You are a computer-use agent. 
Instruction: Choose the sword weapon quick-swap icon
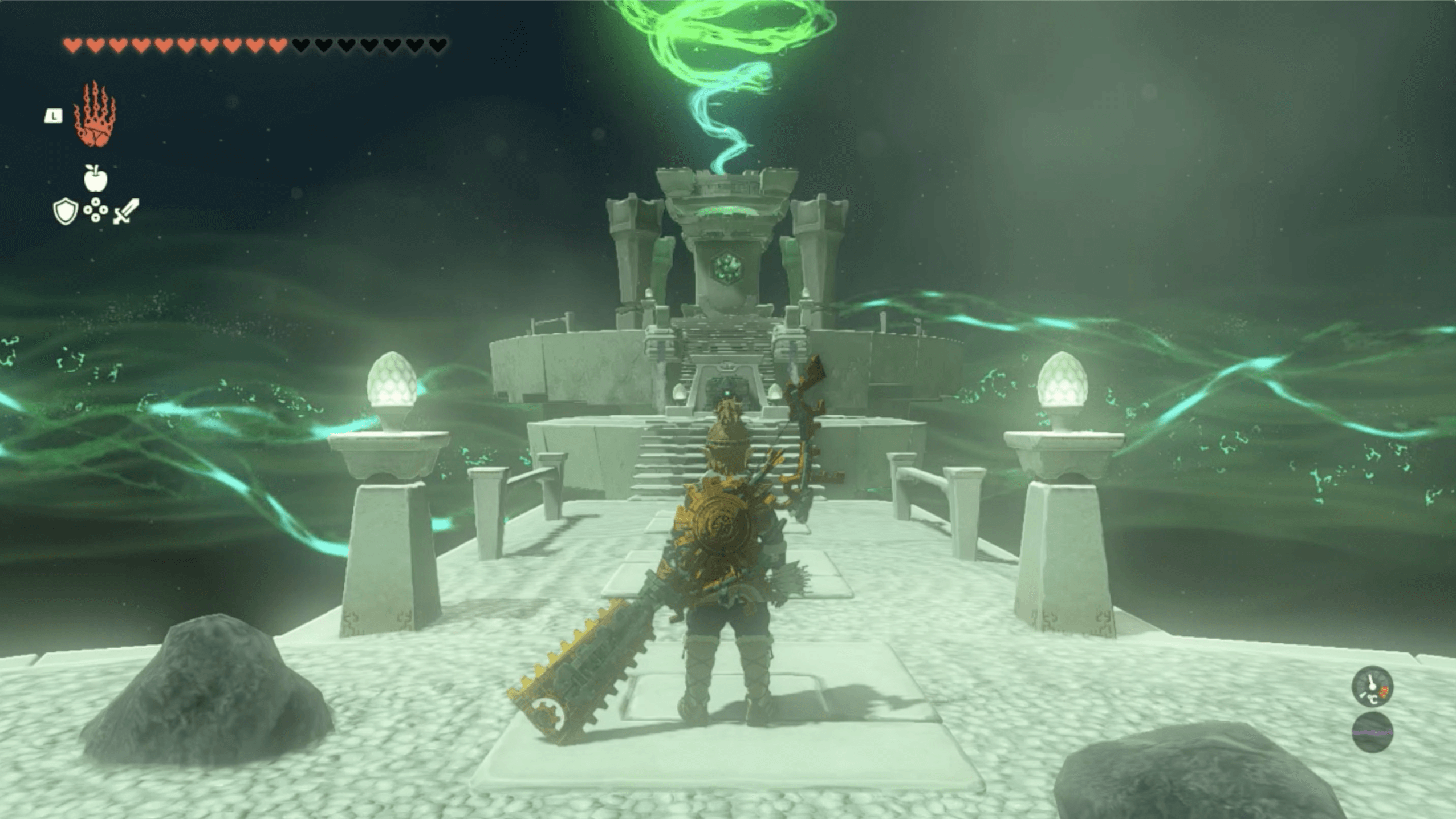coord(126,211)
